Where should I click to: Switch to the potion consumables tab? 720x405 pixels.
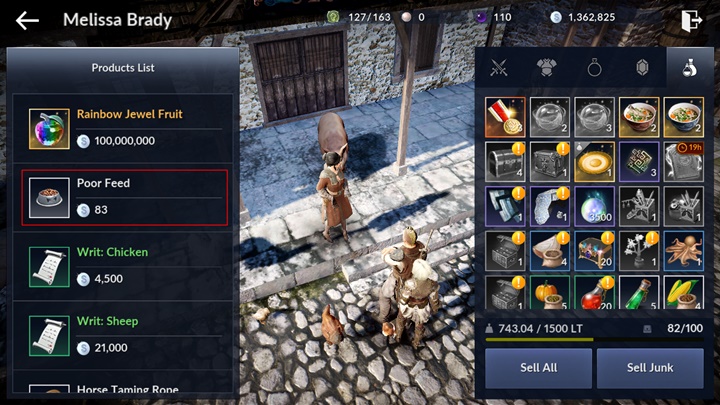tap(689, 68)
